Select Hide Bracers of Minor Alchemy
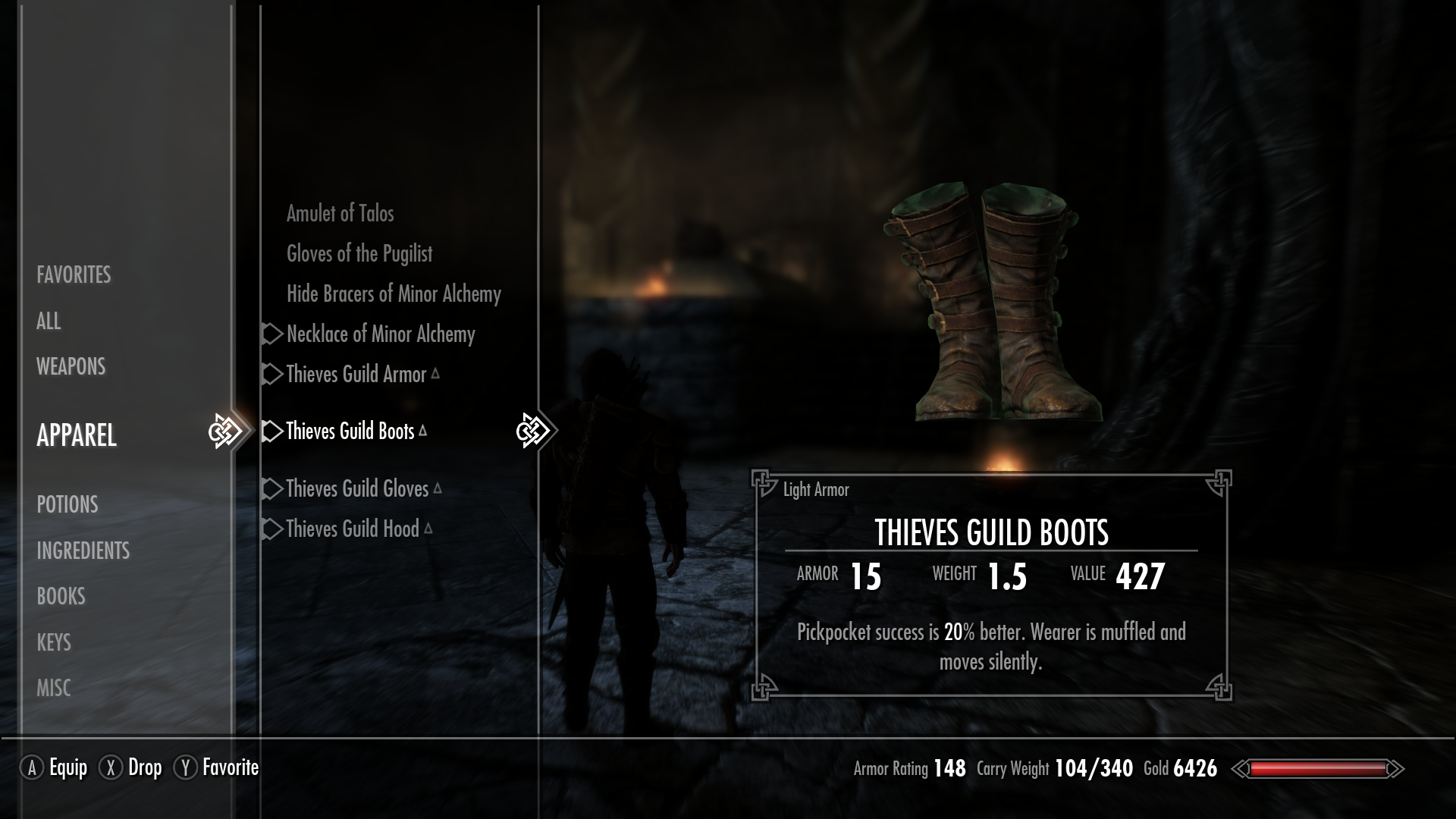 tap(394, 294)
